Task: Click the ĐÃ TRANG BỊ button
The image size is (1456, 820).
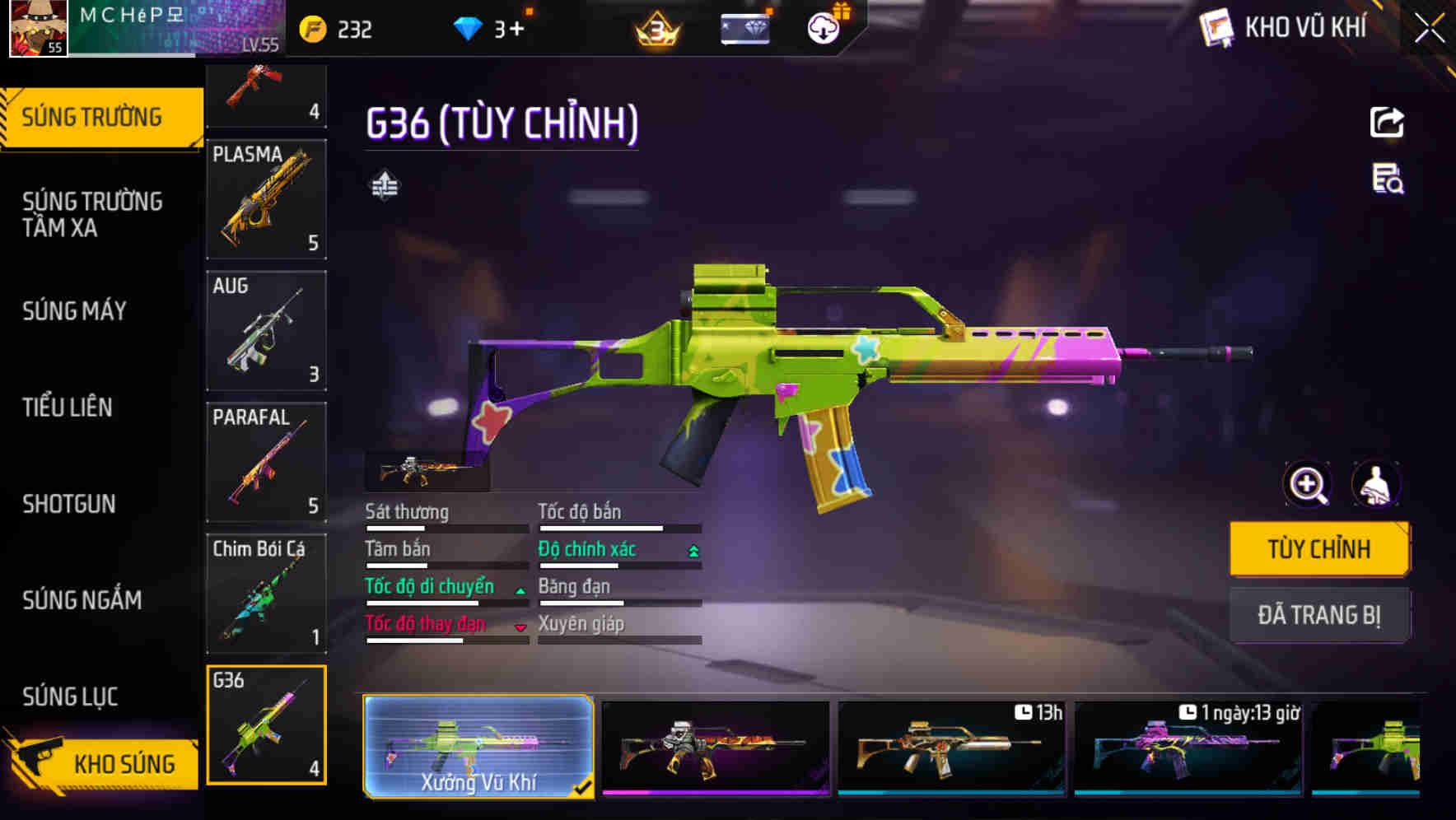Action: point(1320,615)
